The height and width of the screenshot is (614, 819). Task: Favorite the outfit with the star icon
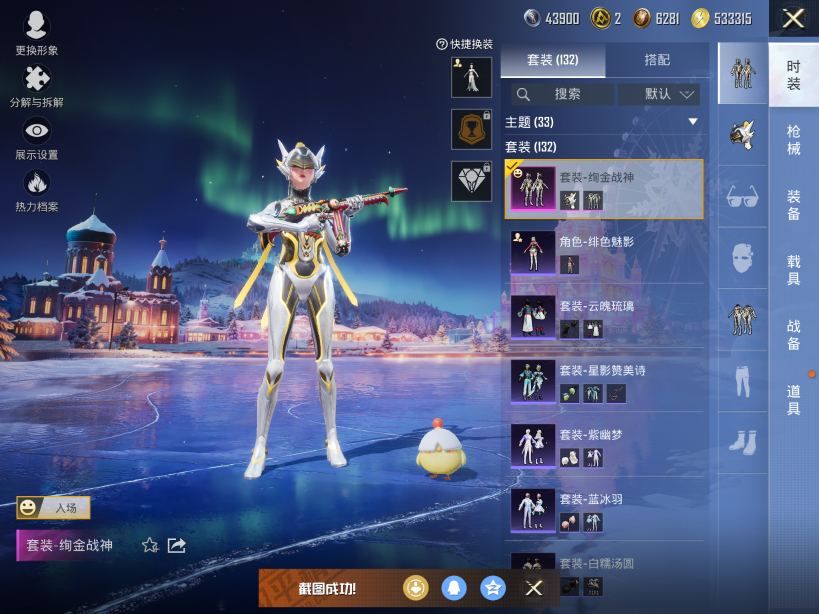(150, 545)
